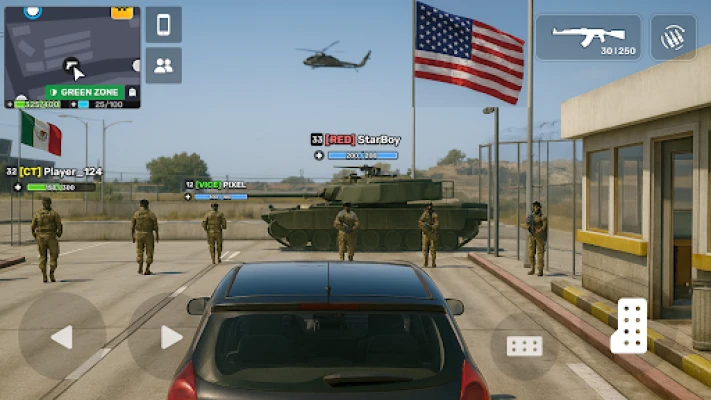This screenshot has height=400, width=711.
Task: Tap the gas pedal button
Action: click(x=631, y=326)
